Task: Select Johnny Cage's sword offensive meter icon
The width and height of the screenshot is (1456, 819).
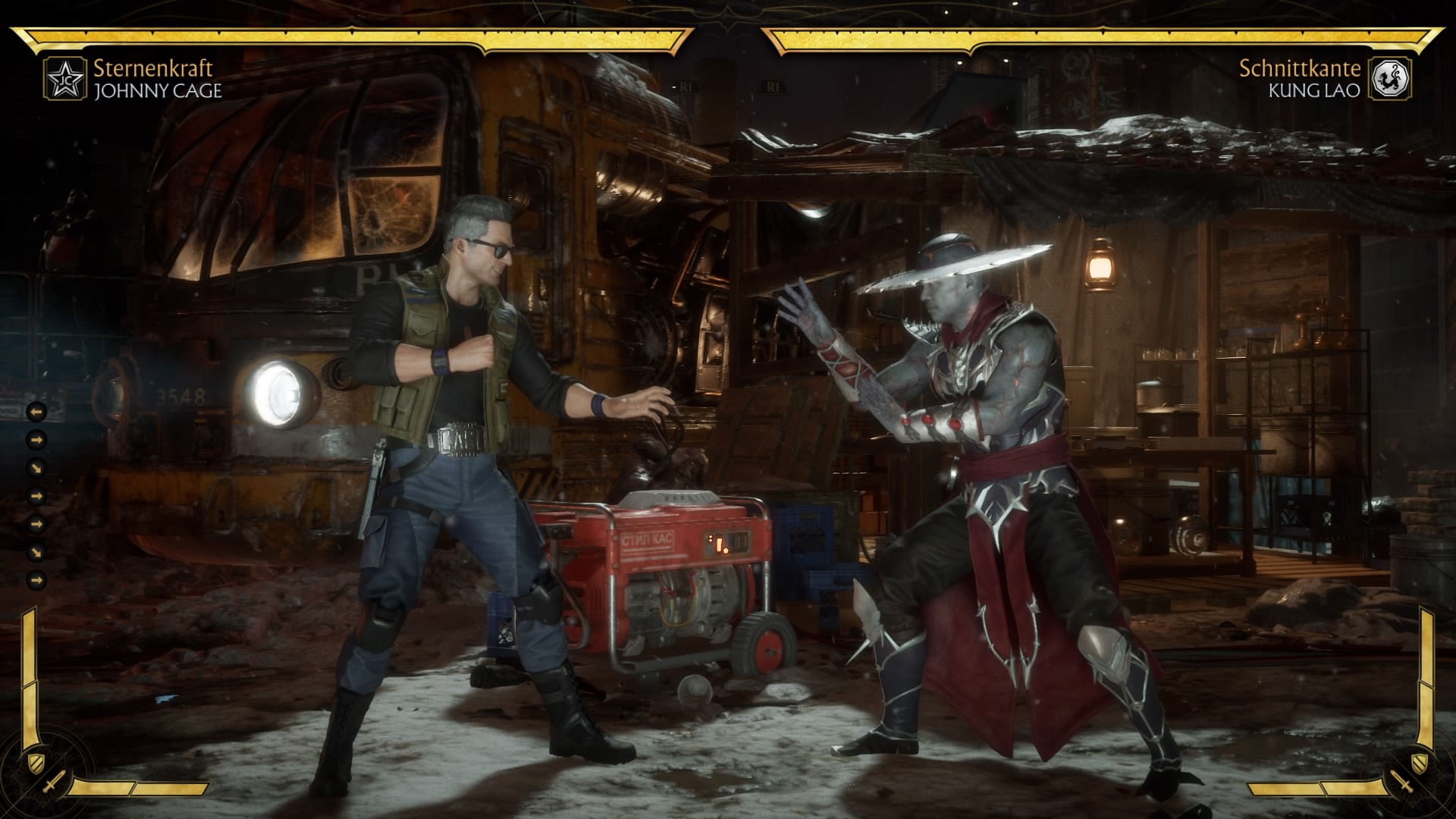Action: [55, 782]
